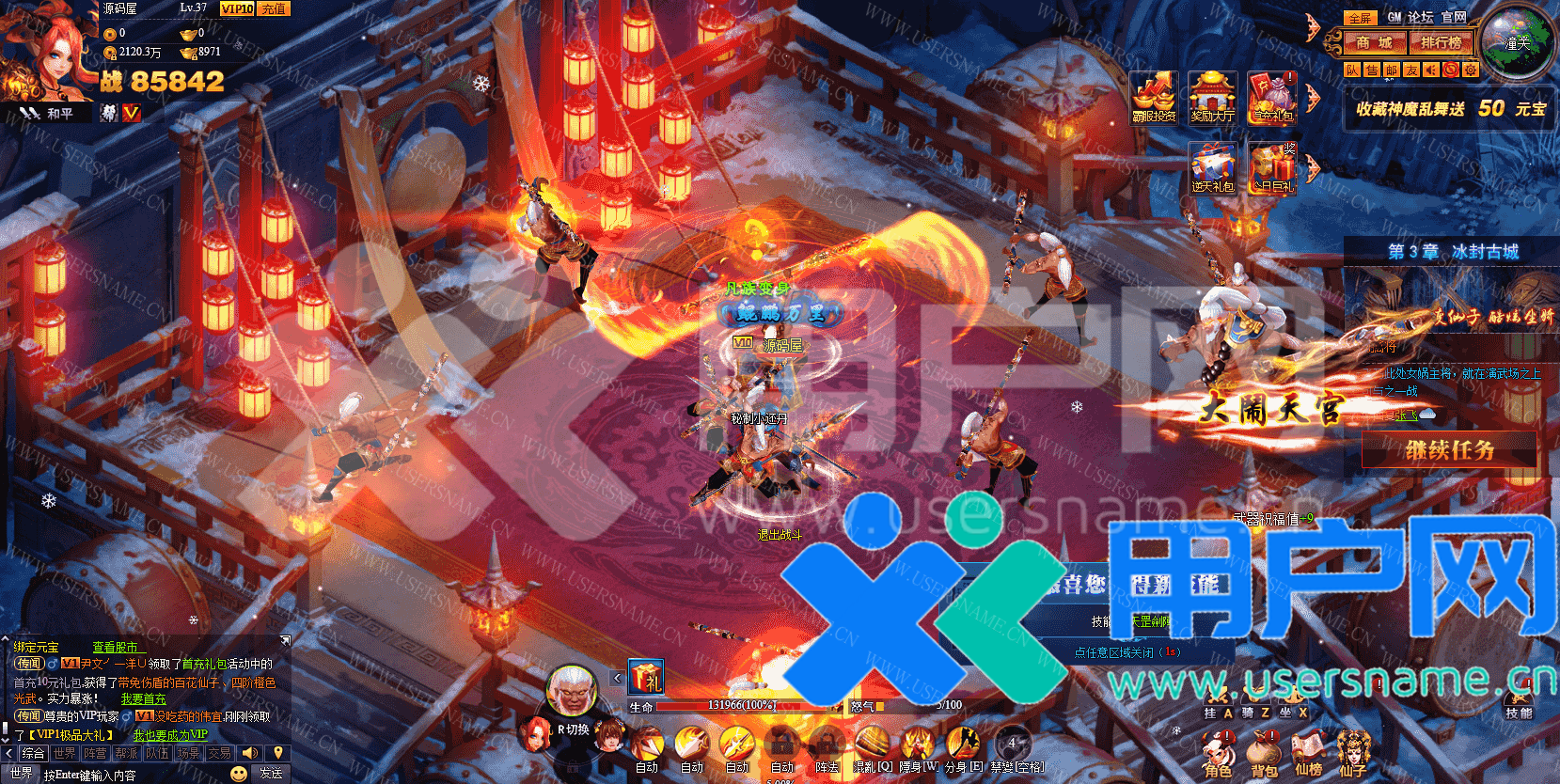The image size is (1560, 784).
Task: Open the 角色 character panel
Action: (x=1218, y=755)
